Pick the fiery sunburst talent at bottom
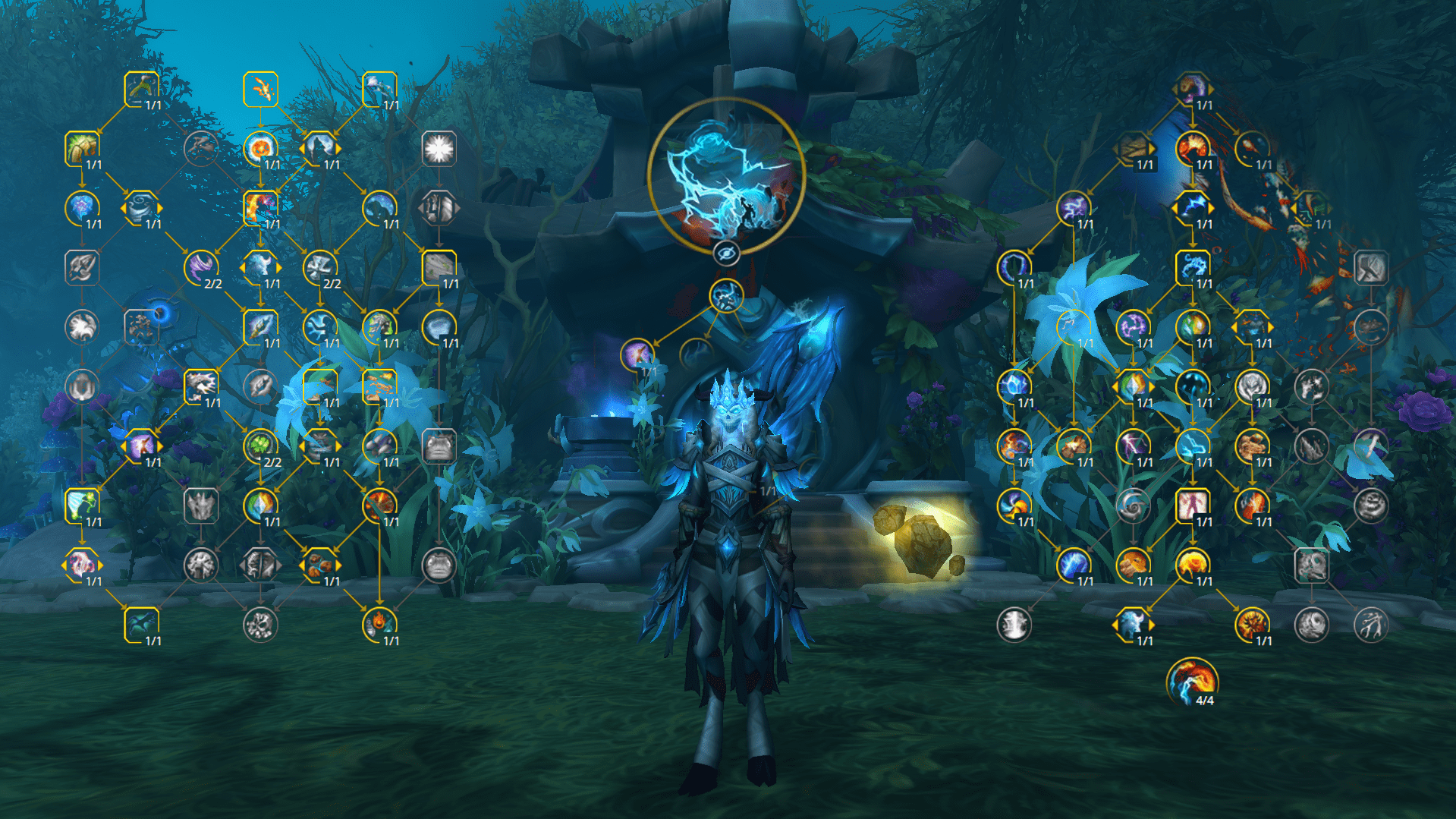 (1251, 624)
